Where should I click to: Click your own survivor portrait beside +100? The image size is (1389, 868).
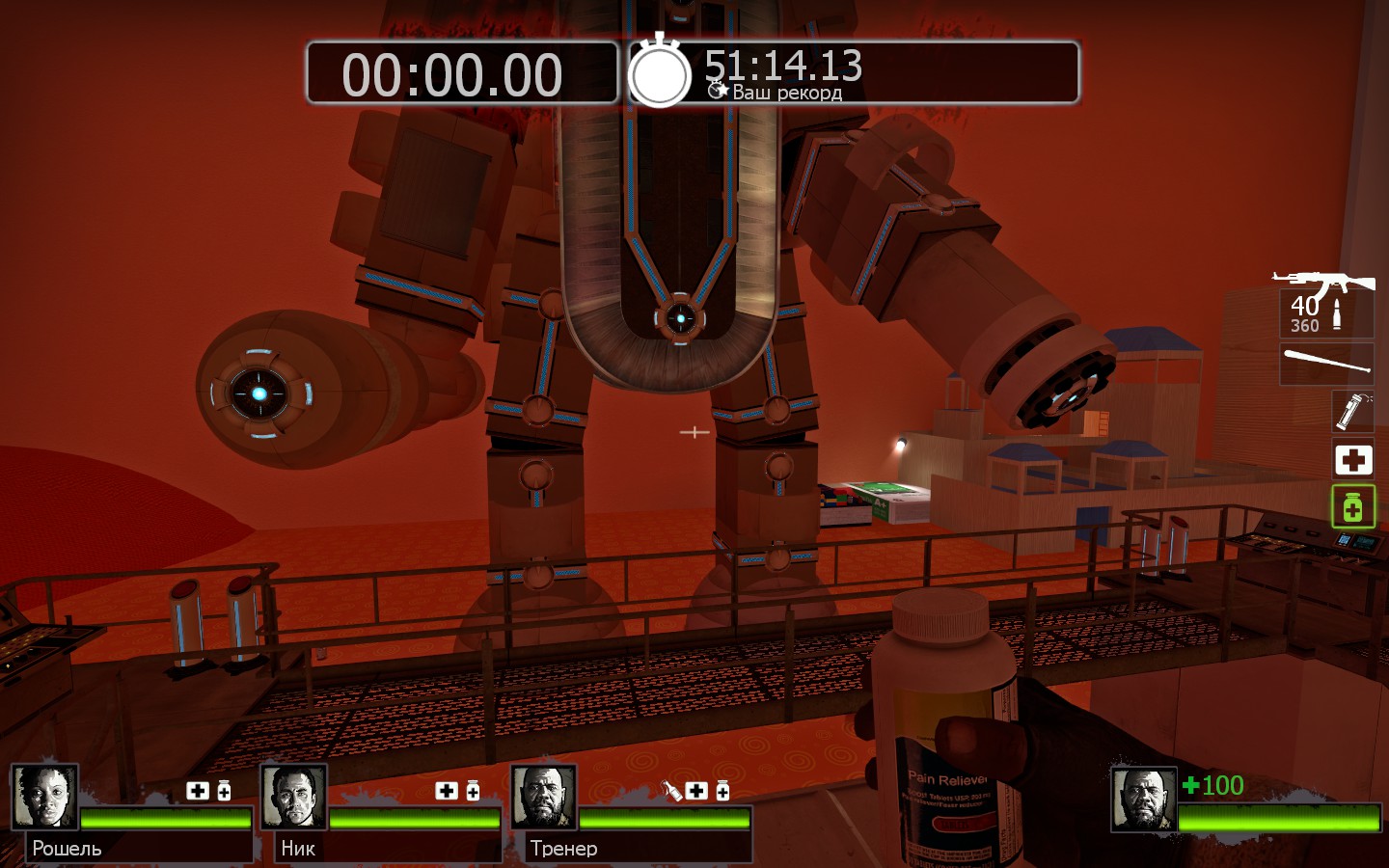(x=1144, y=800)
